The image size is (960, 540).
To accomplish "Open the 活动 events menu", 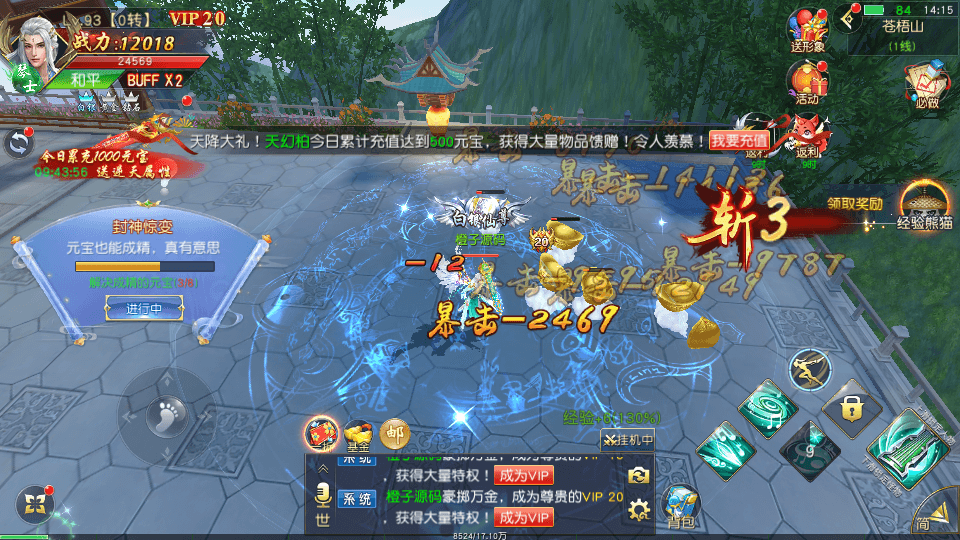I will pyautogui.click(x=807, y=82).
